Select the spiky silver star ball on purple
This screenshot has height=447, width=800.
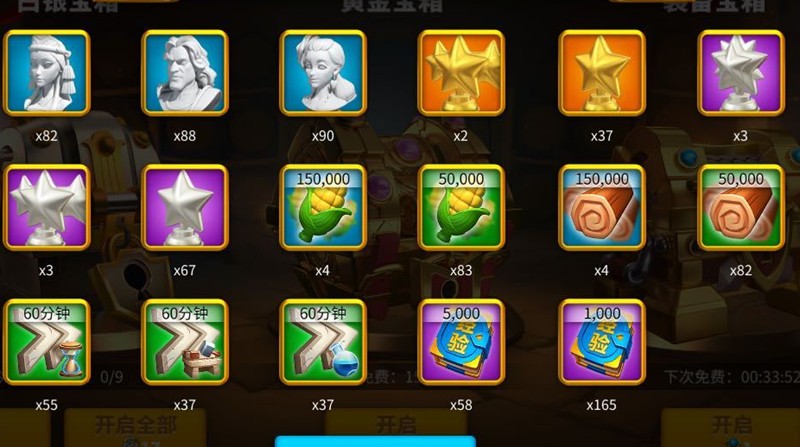[x=740, y=72]
